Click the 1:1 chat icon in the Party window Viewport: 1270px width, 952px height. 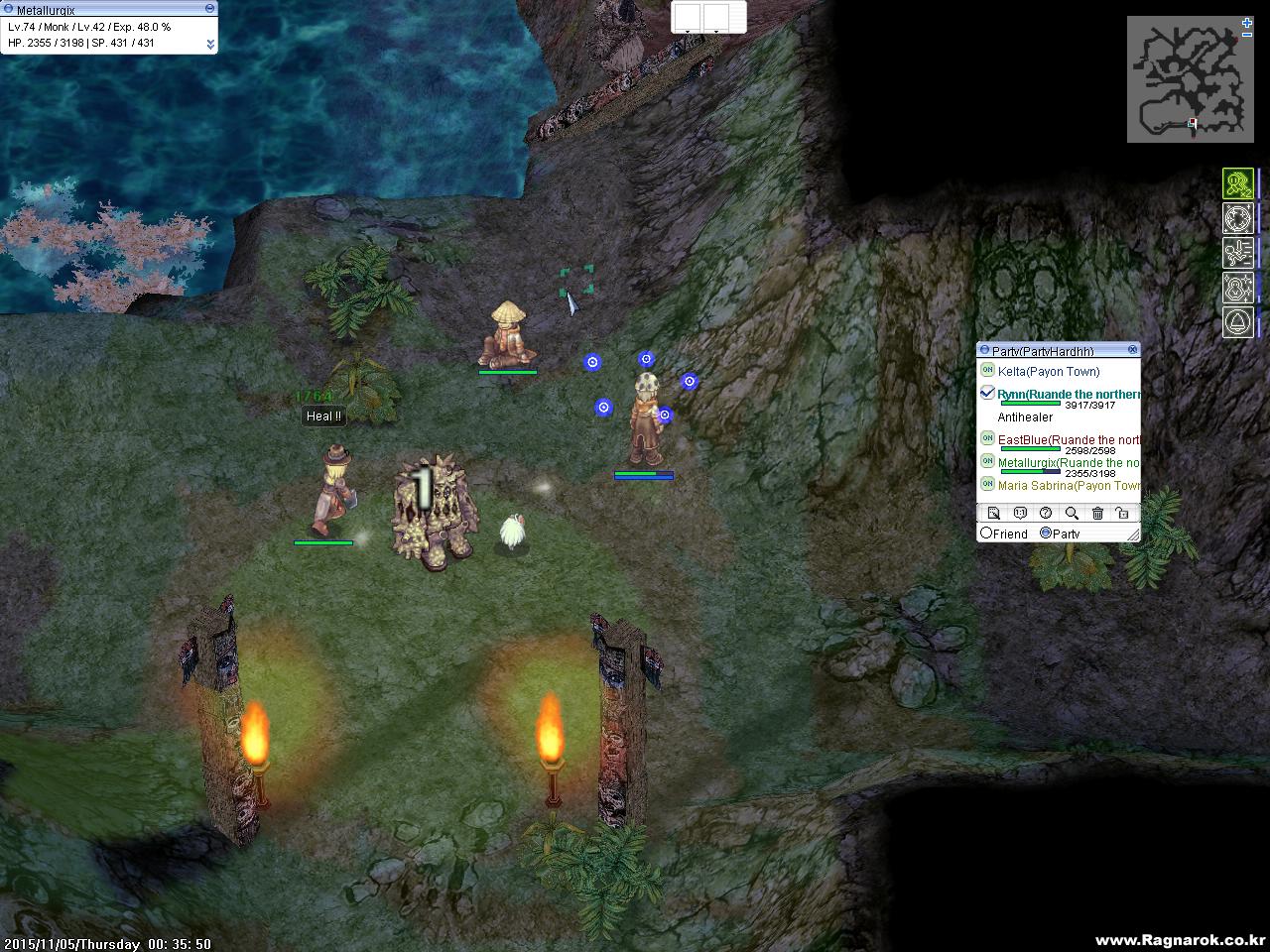[1020, 513]
